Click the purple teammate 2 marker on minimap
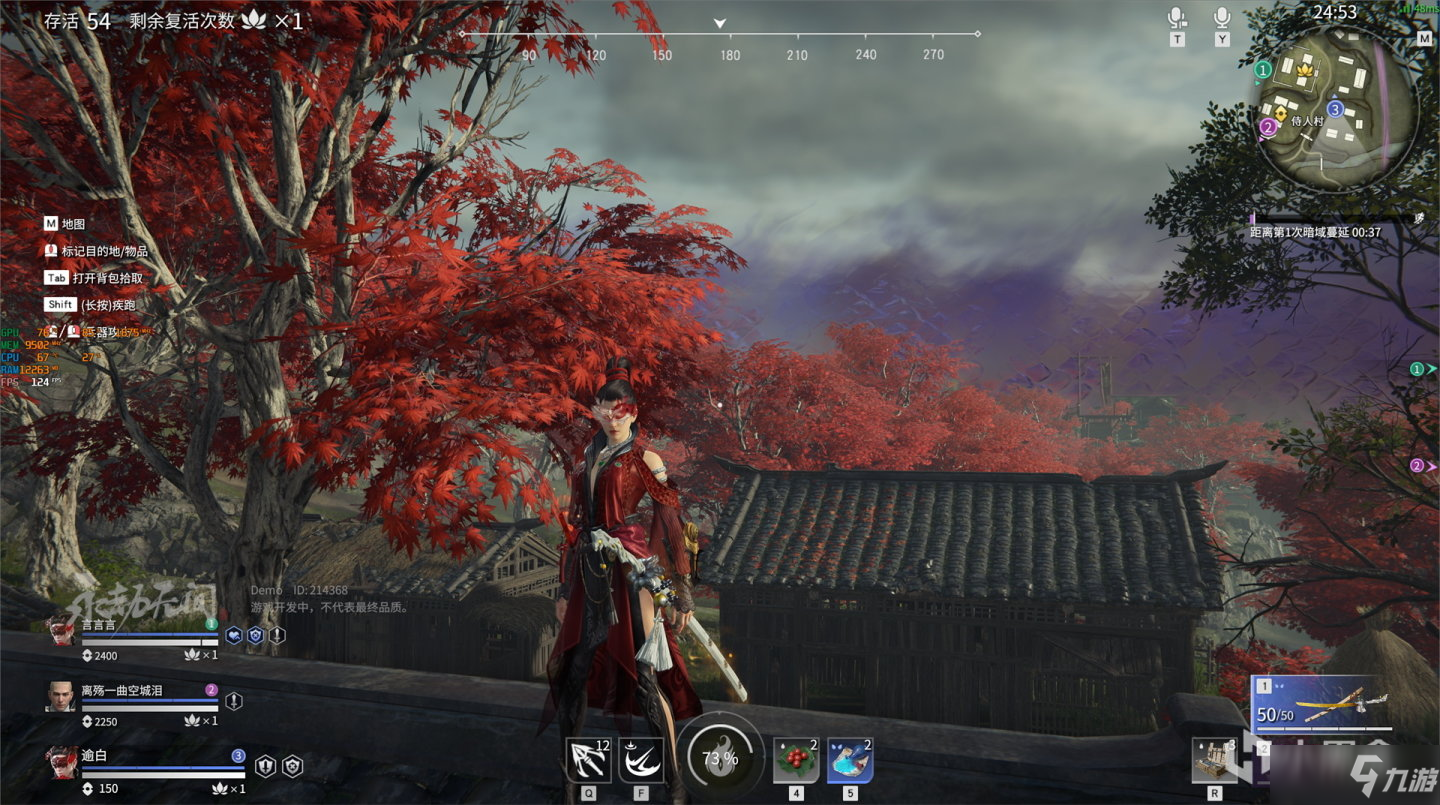Viewport: 1440px width, 805px height. [1268, 127]
